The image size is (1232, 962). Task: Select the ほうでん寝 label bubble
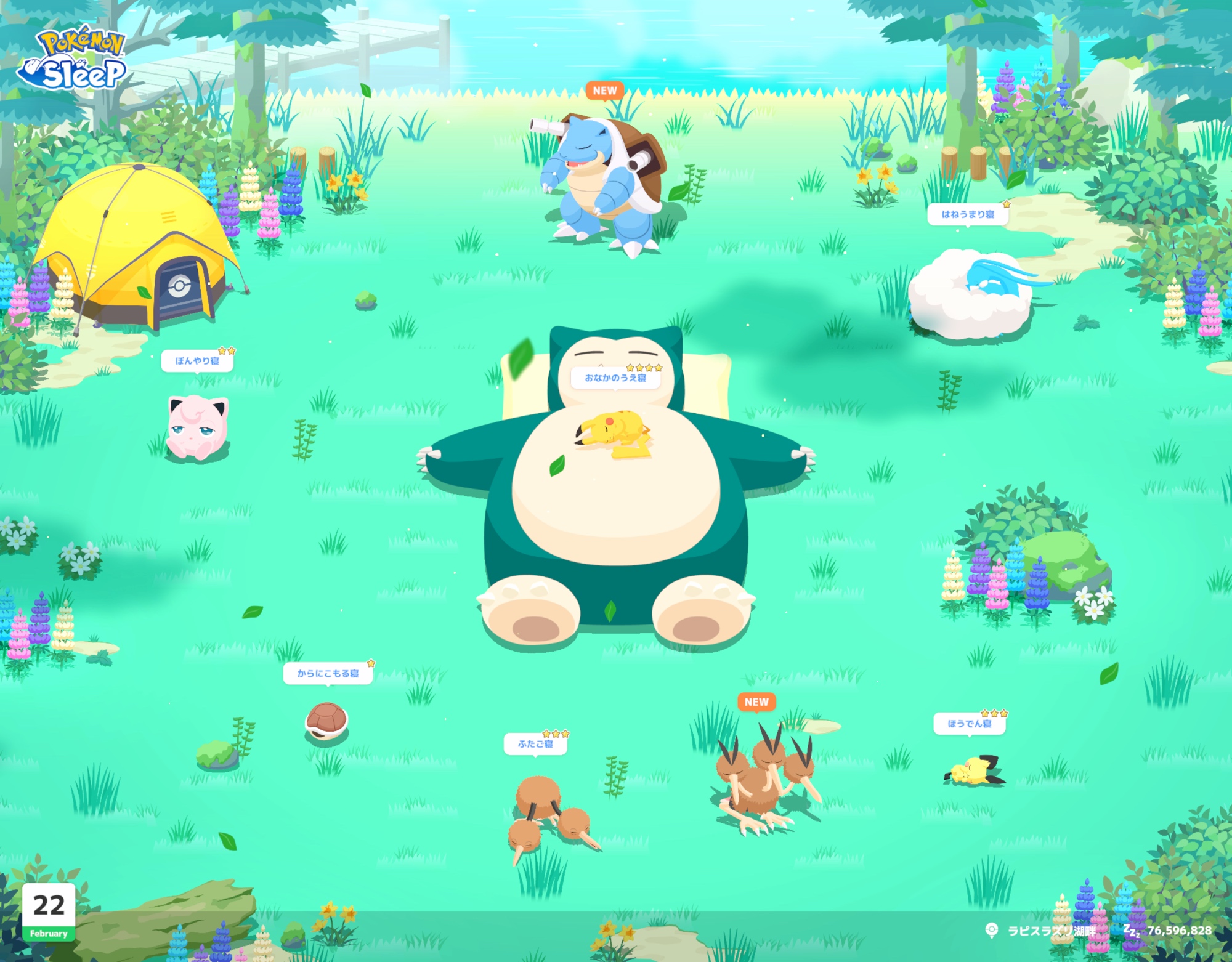click(970, 723)
